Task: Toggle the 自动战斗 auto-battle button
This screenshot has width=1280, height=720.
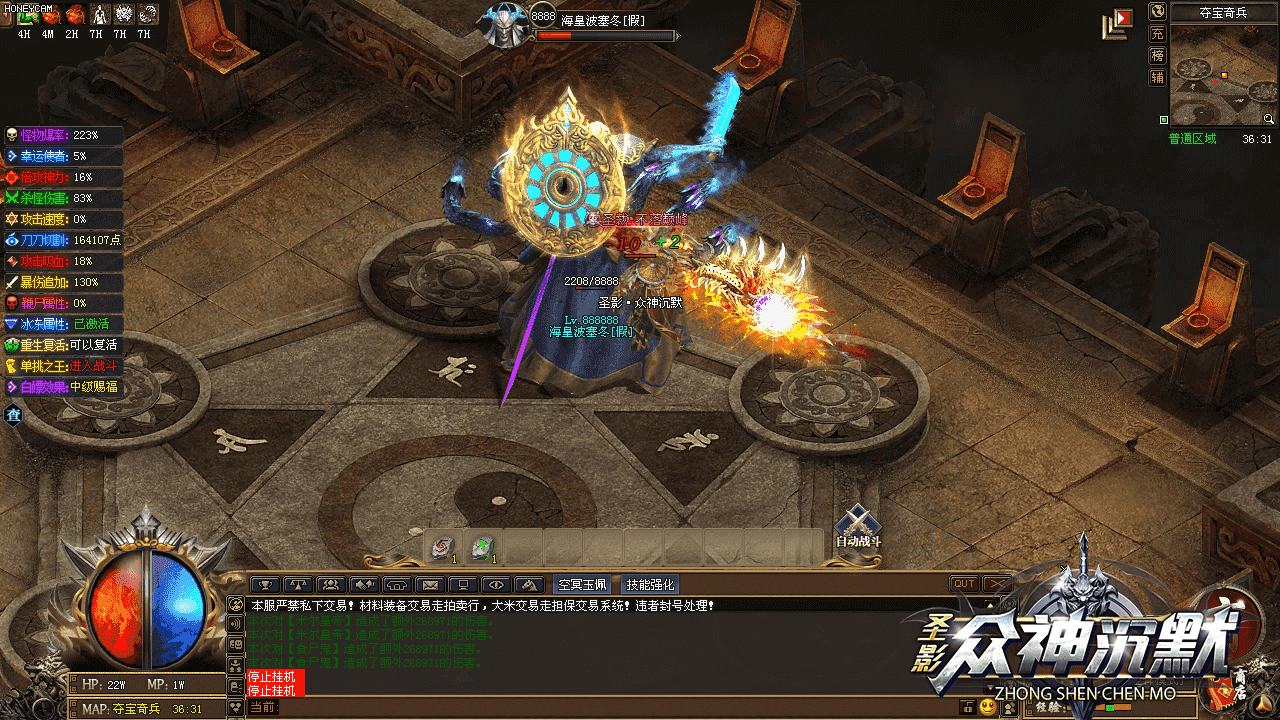Action: click(x=858, y=526)
